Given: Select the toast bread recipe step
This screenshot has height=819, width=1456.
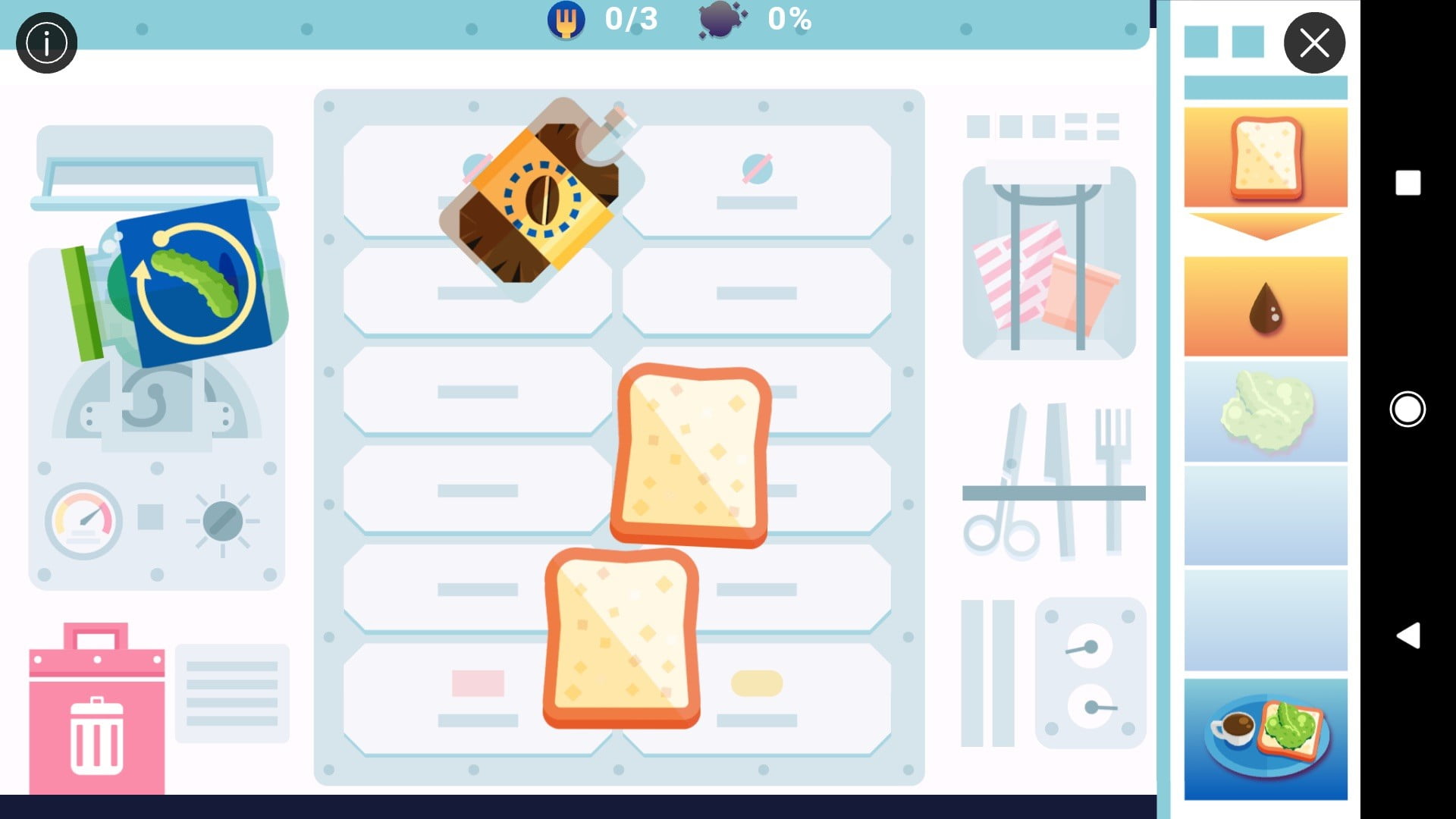Looking at the screenshot, I should [x=1266, y=157].
